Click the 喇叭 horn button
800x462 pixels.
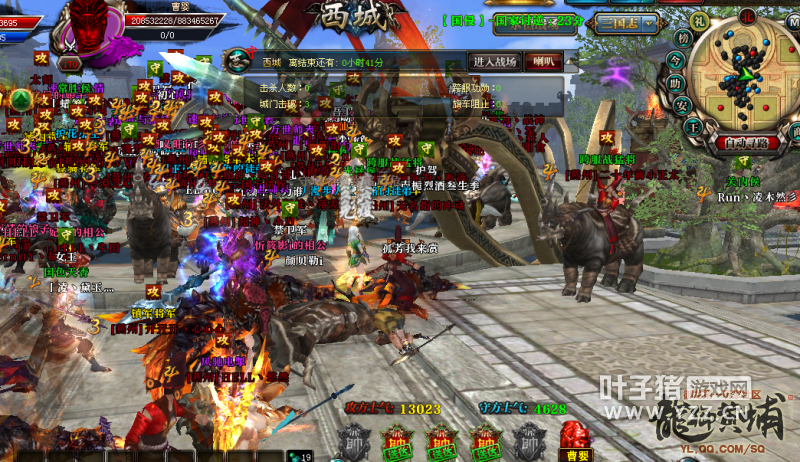coord(543,62)
